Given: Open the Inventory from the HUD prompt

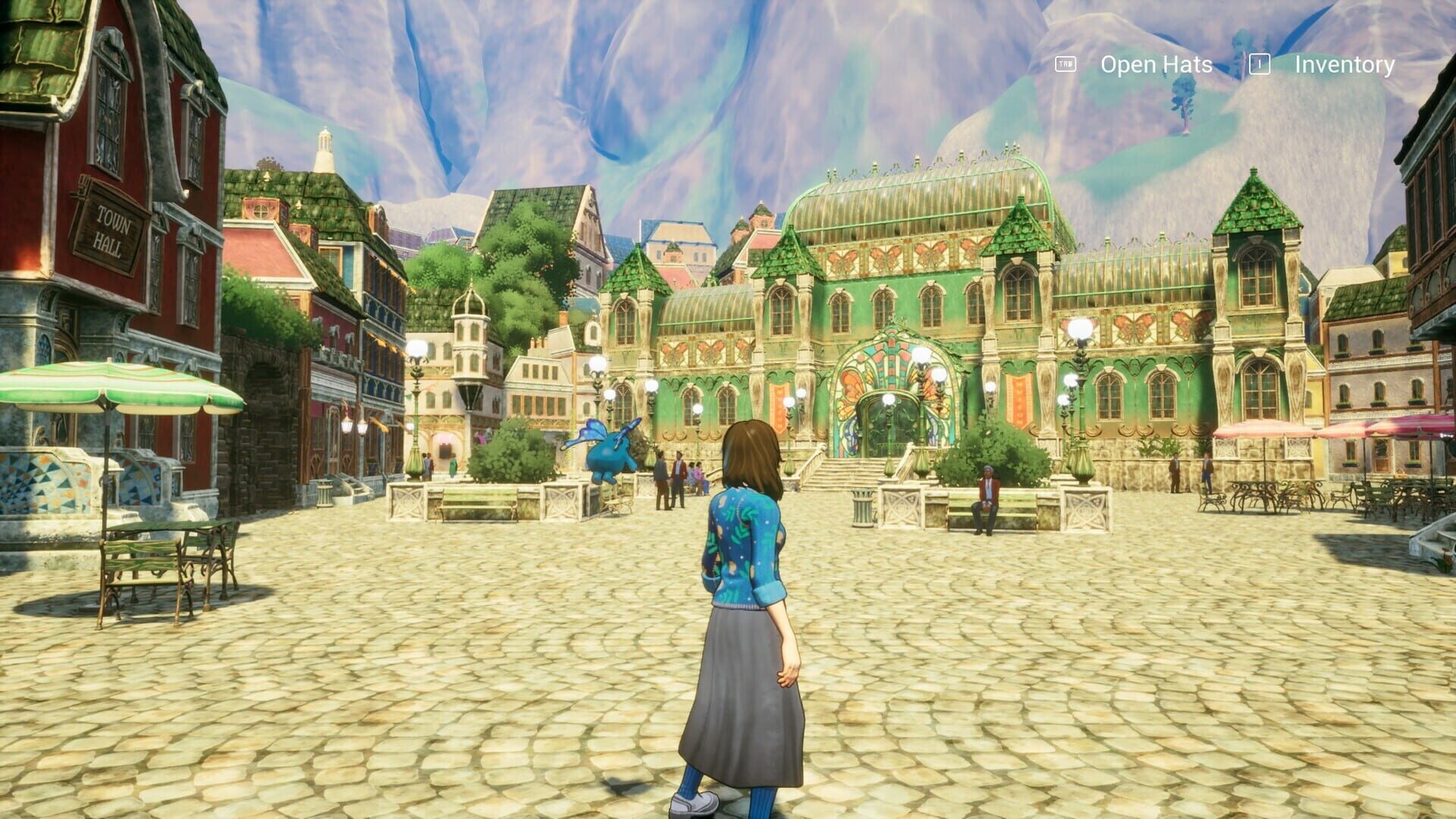Looking at the screenshot, I should pyautogui.click(x=1344, y=65).
